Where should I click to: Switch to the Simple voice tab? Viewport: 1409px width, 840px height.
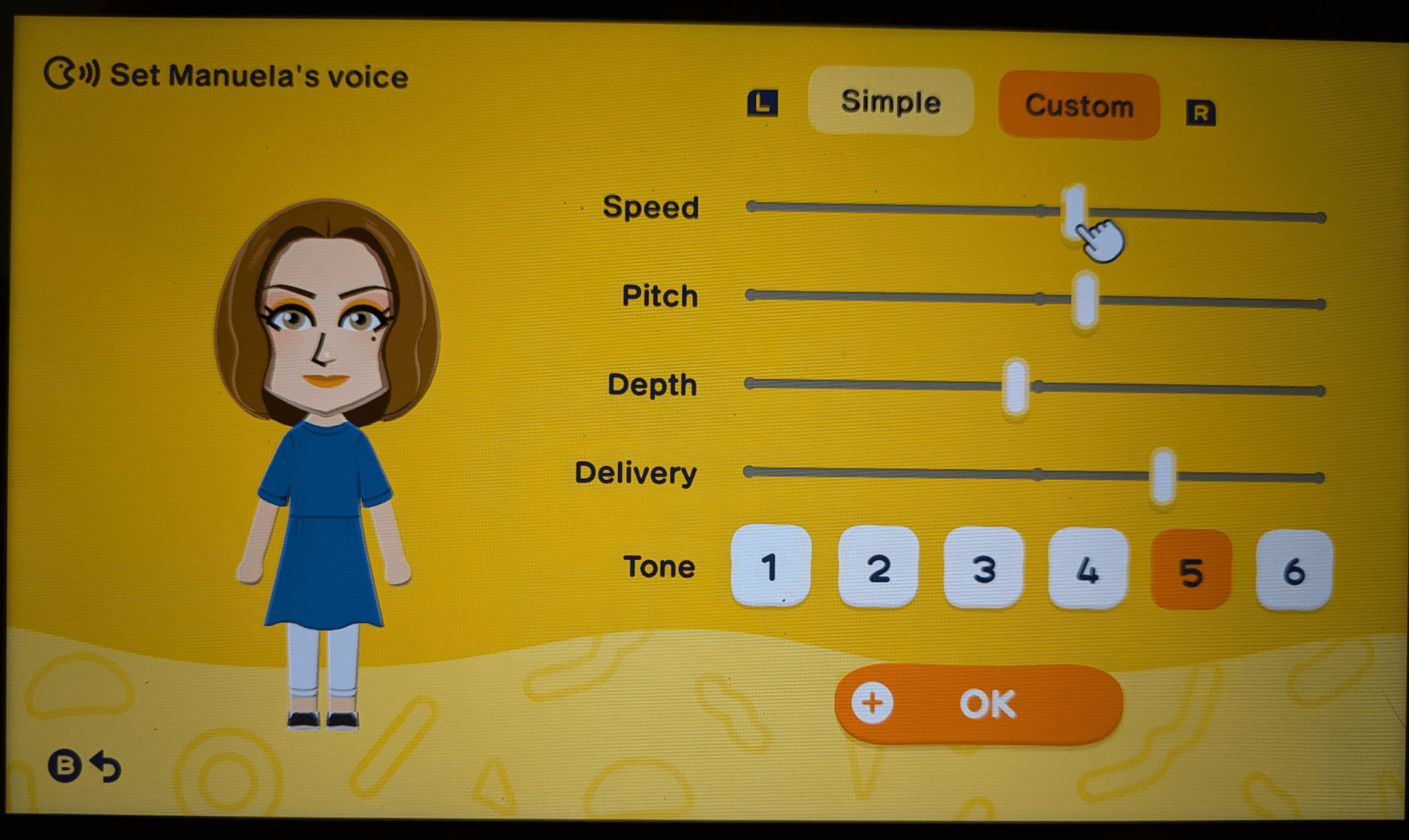click(890, 103)
